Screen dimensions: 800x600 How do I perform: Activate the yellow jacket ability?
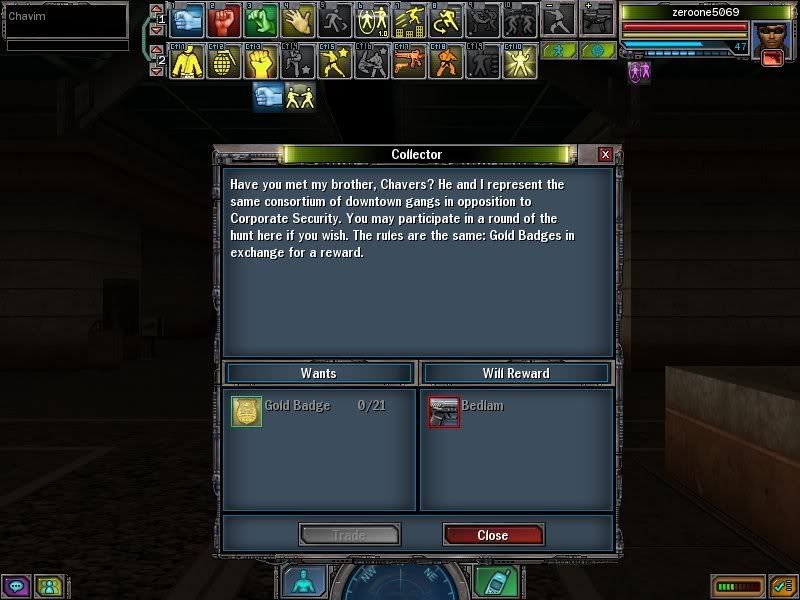tap(188, 62)
